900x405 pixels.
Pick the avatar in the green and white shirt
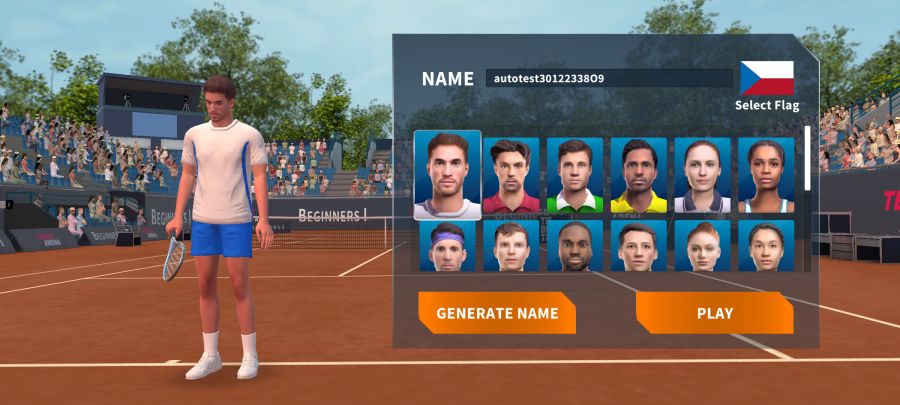point(575,176)
